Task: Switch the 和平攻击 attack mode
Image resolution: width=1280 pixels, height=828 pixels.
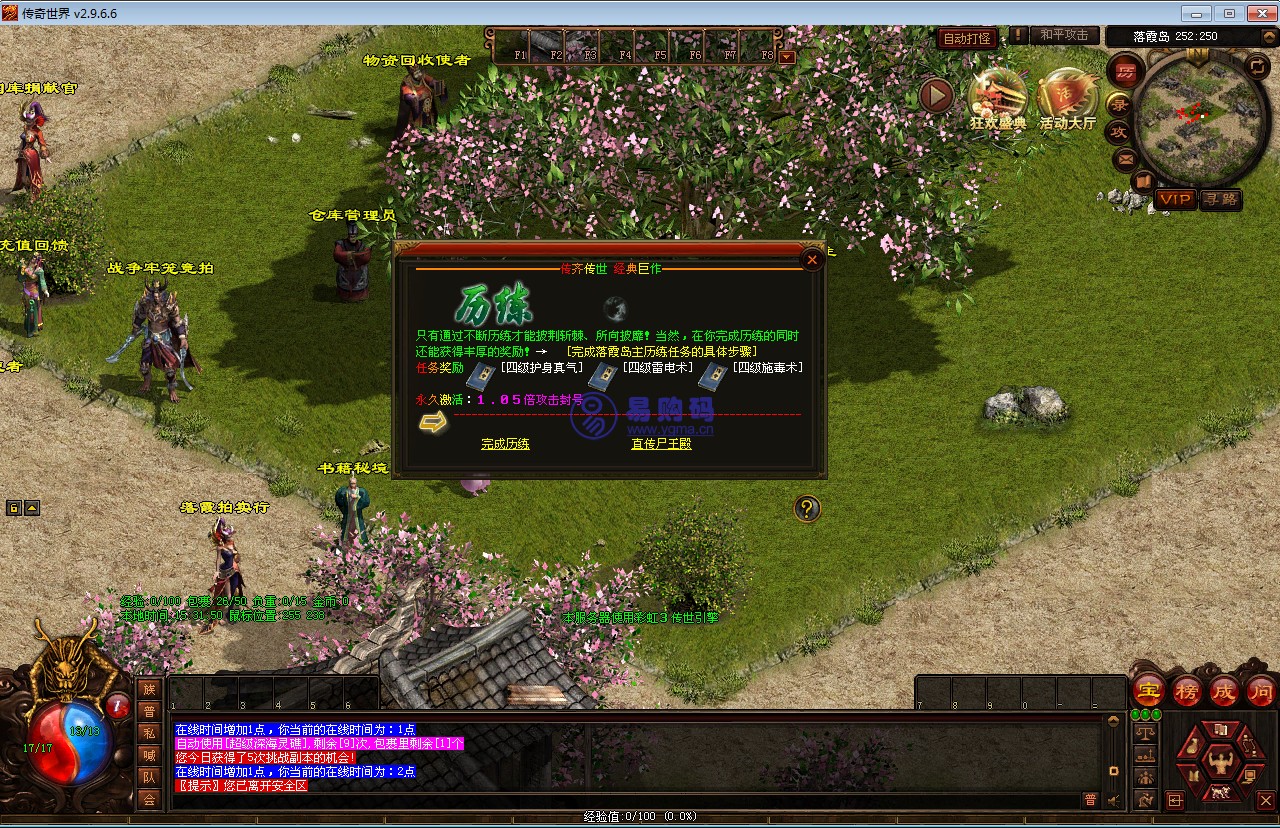Action: (1063, 35)
